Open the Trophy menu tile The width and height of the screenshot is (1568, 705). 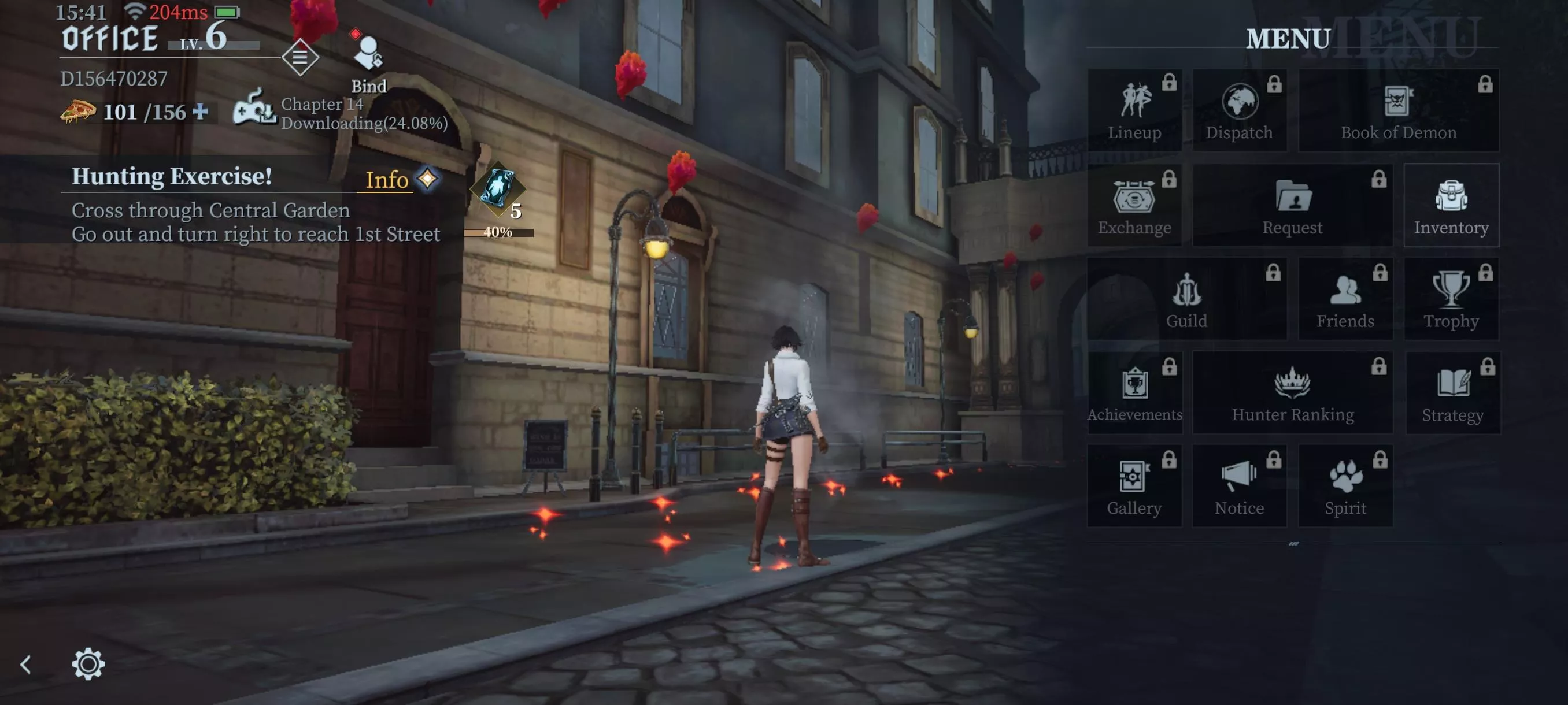[x=1451, y=299]
